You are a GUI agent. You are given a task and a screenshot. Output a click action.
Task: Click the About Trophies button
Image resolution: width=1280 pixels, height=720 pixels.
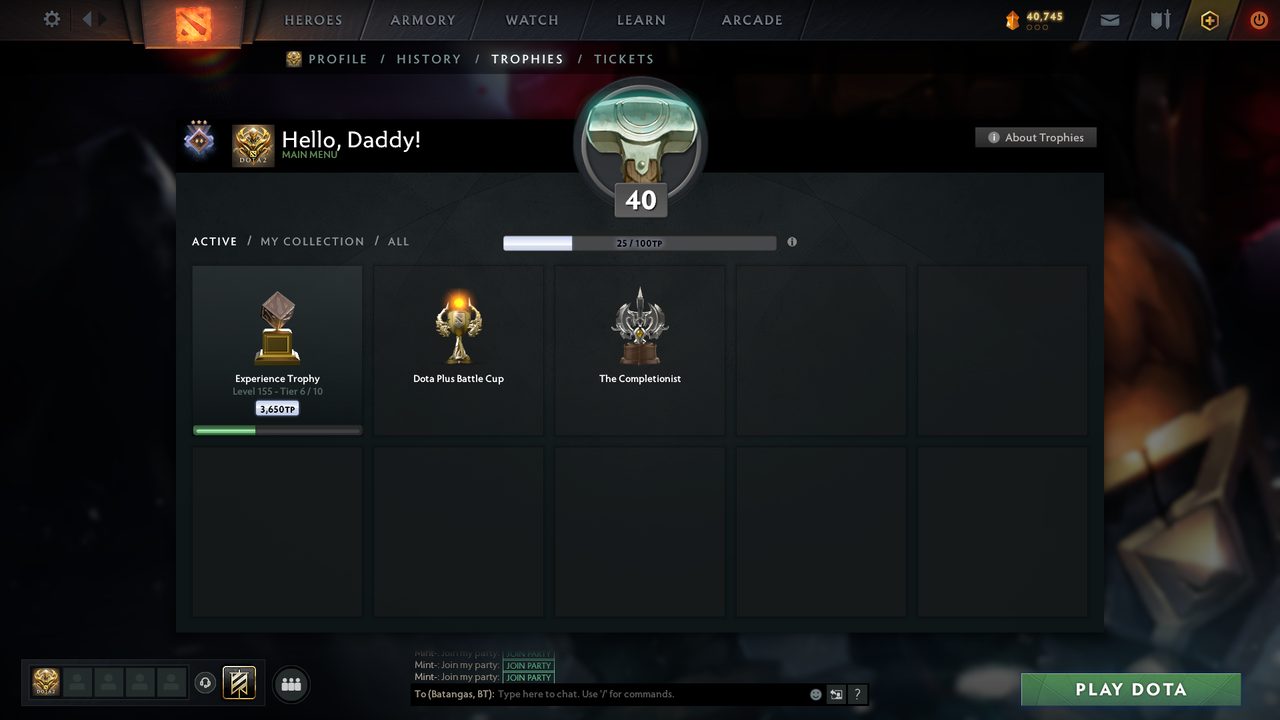click(x=1036, y=137)
